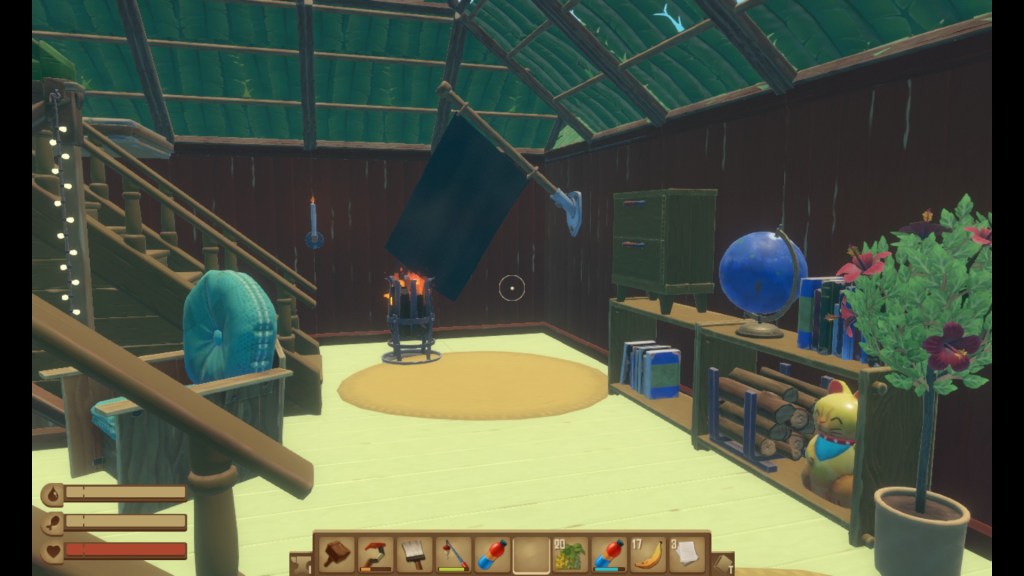Screen dimensions: 1024x576
Task: Equip the plastic hook
Action: [375, 553]
